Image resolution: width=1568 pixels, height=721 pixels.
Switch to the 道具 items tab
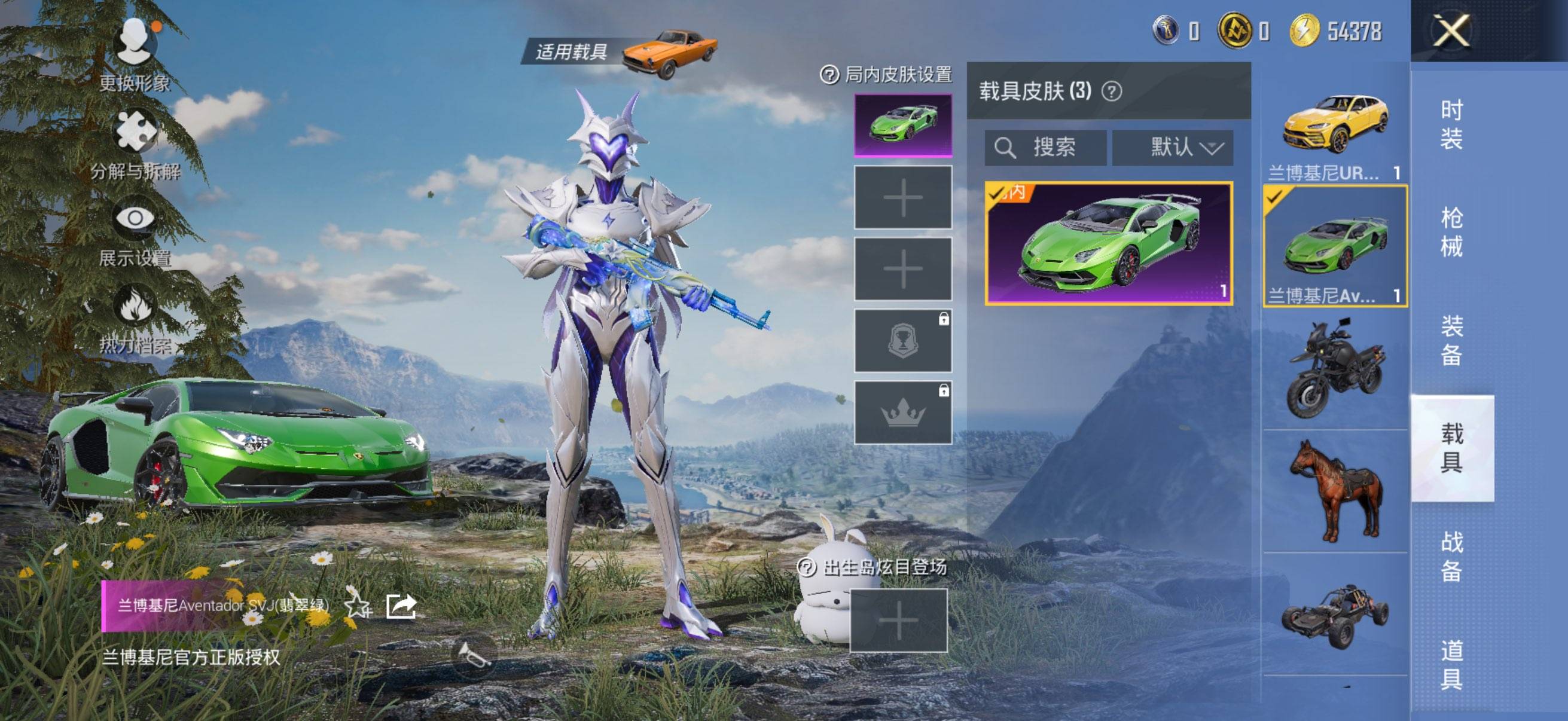click(1452, 664)
